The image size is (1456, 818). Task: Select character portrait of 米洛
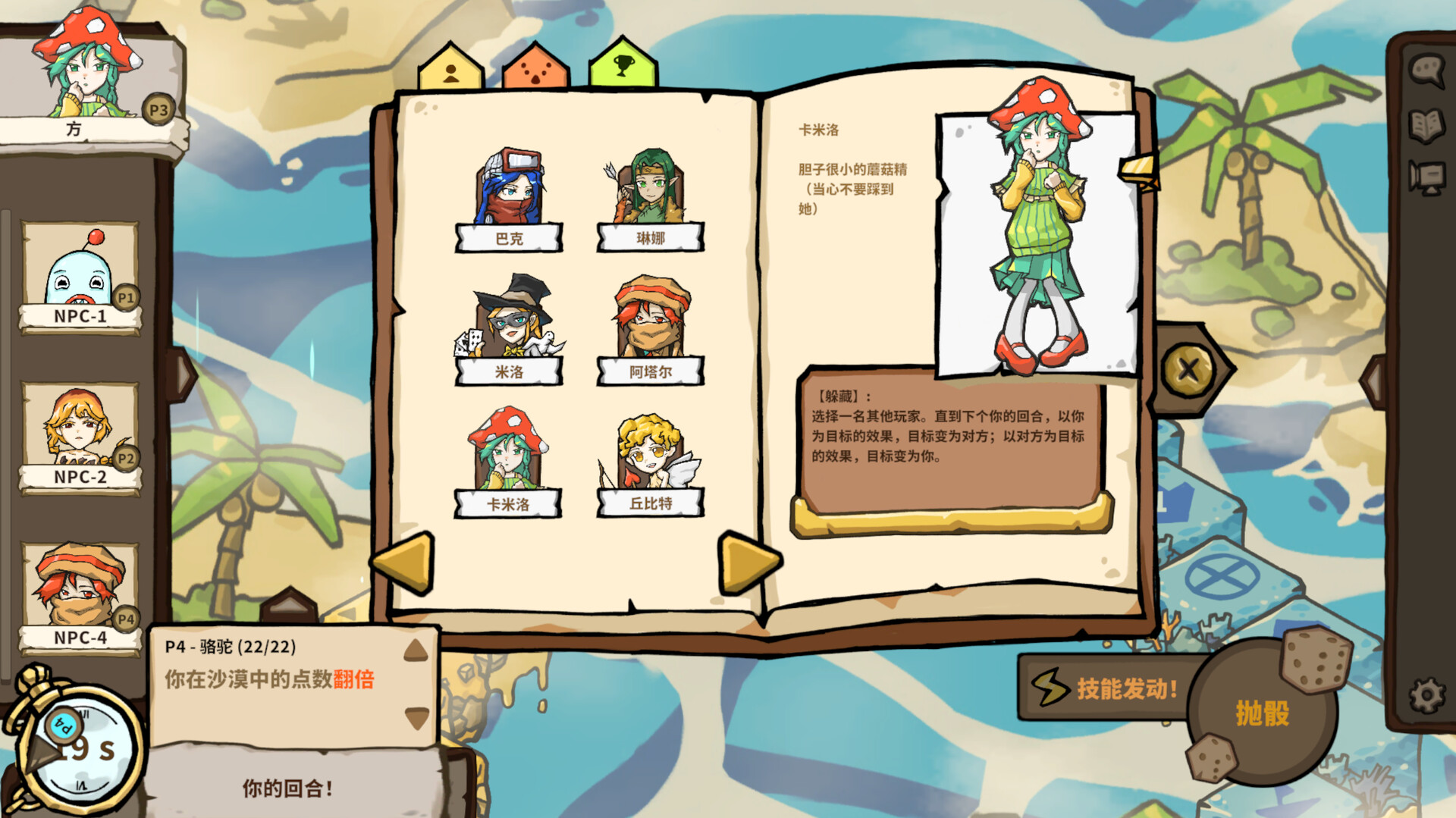coord(510,322)
